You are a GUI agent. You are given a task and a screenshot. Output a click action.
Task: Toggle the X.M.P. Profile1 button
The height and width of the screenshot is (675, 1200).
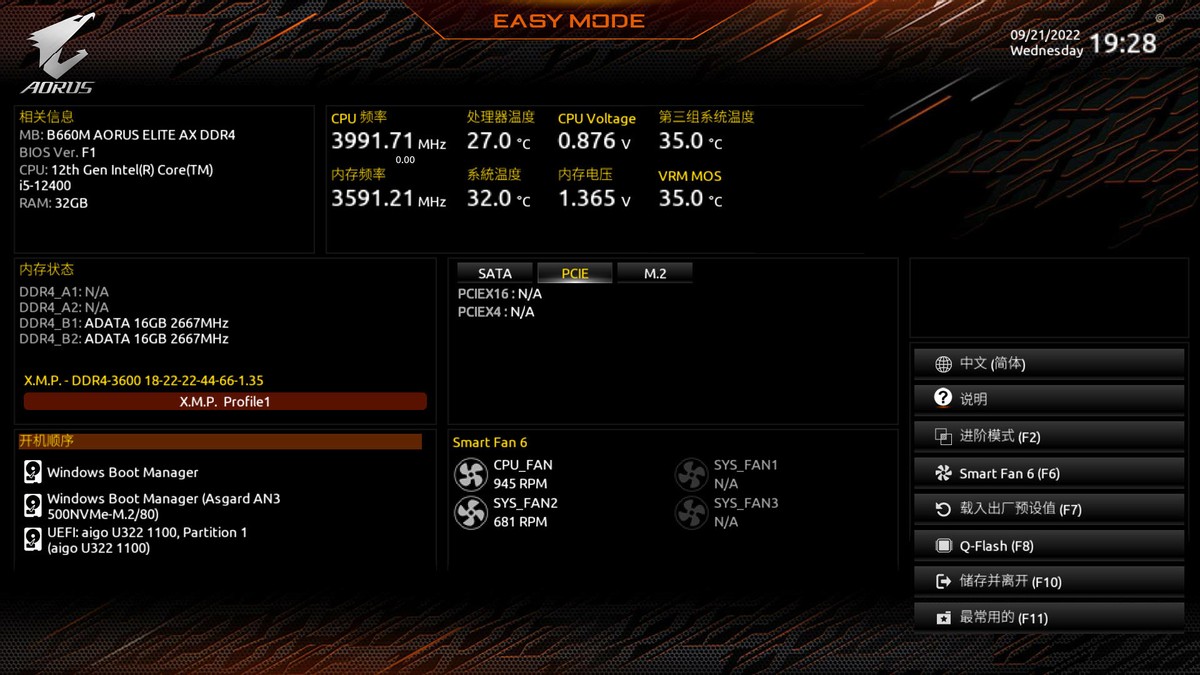tap(225, 401)
